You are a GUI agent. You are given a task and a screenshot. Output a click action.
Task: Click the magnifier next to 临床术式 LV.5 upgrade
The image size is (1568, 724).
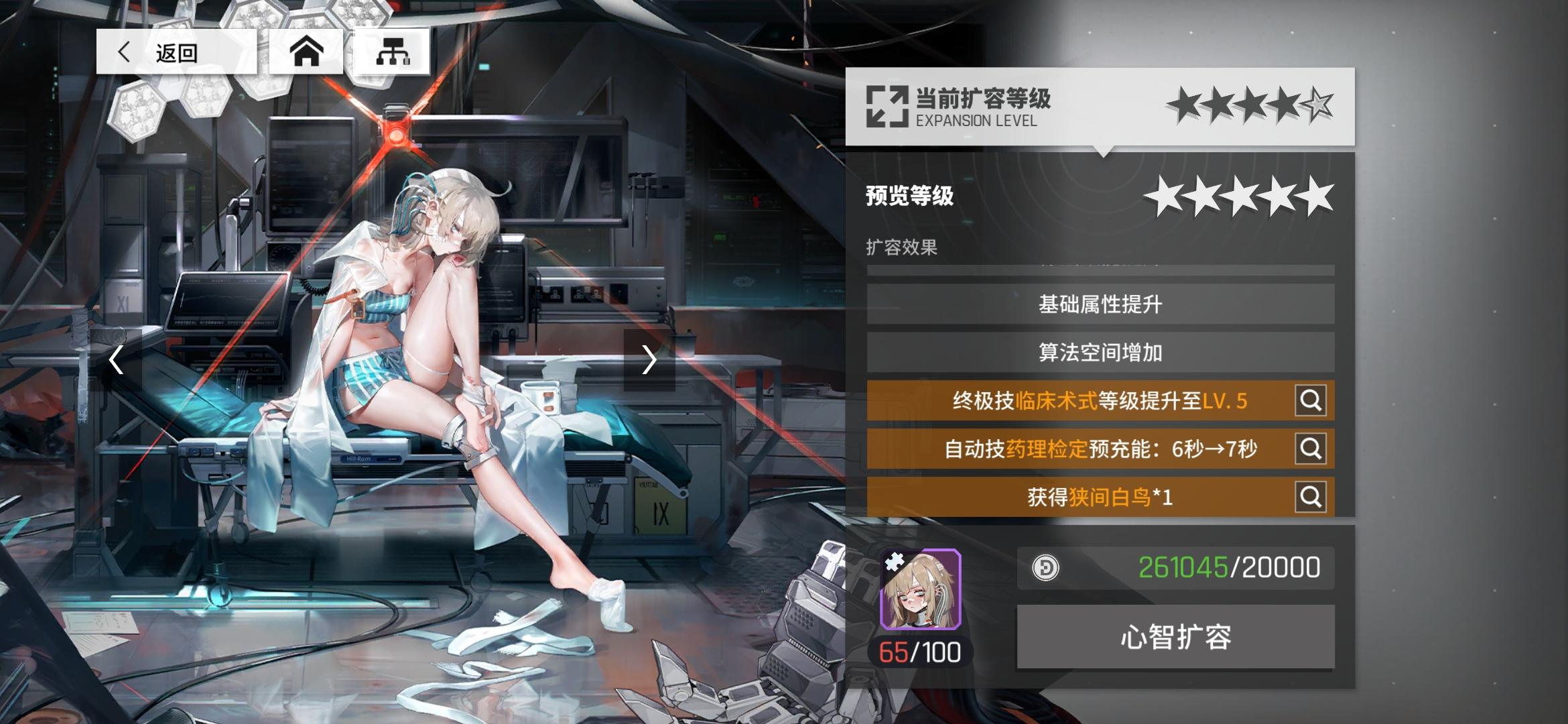pos(1311,400)
